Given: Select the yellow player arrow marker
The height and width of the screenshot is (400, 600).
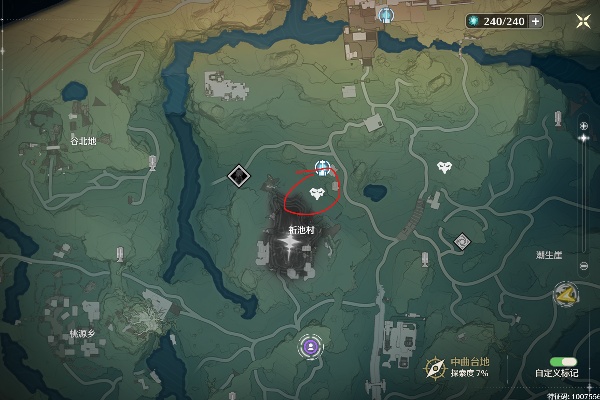Looking at the screenshot, I should [x=567, y=294].
